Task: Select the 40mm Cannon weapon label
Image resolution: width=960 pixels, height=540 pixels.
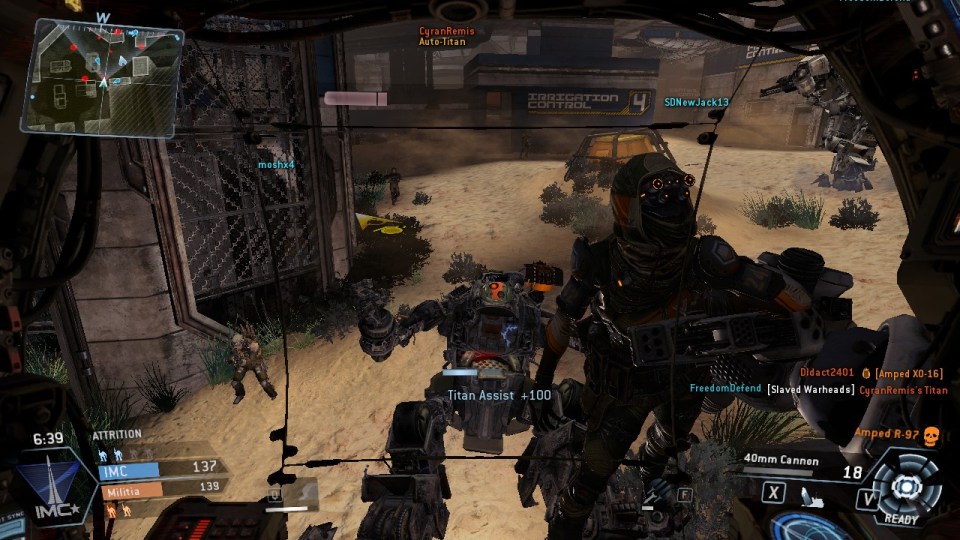Action: (781, 461)
